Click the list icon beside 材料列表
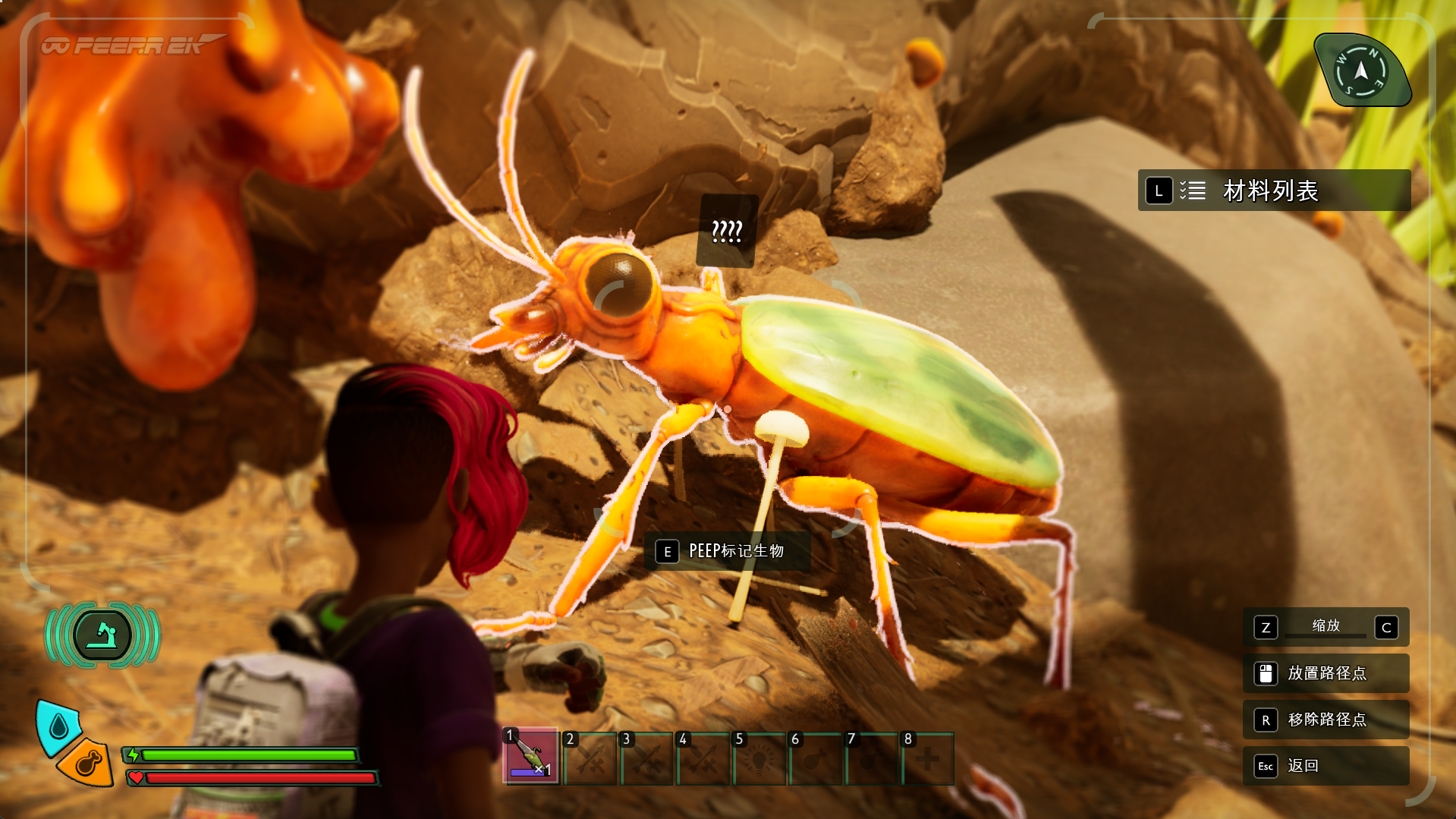 pyautogui.click(x=1195, y=191)
